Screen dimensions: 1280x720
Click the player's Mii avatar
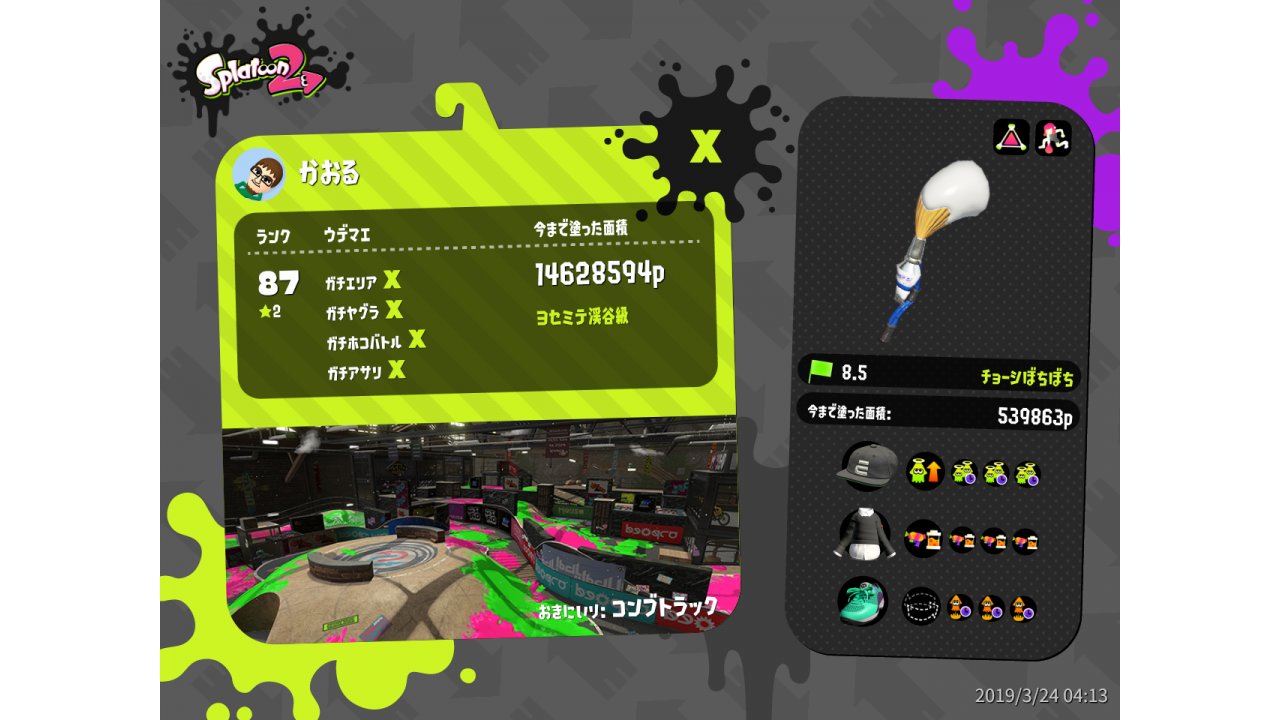[x=259, y=175]
